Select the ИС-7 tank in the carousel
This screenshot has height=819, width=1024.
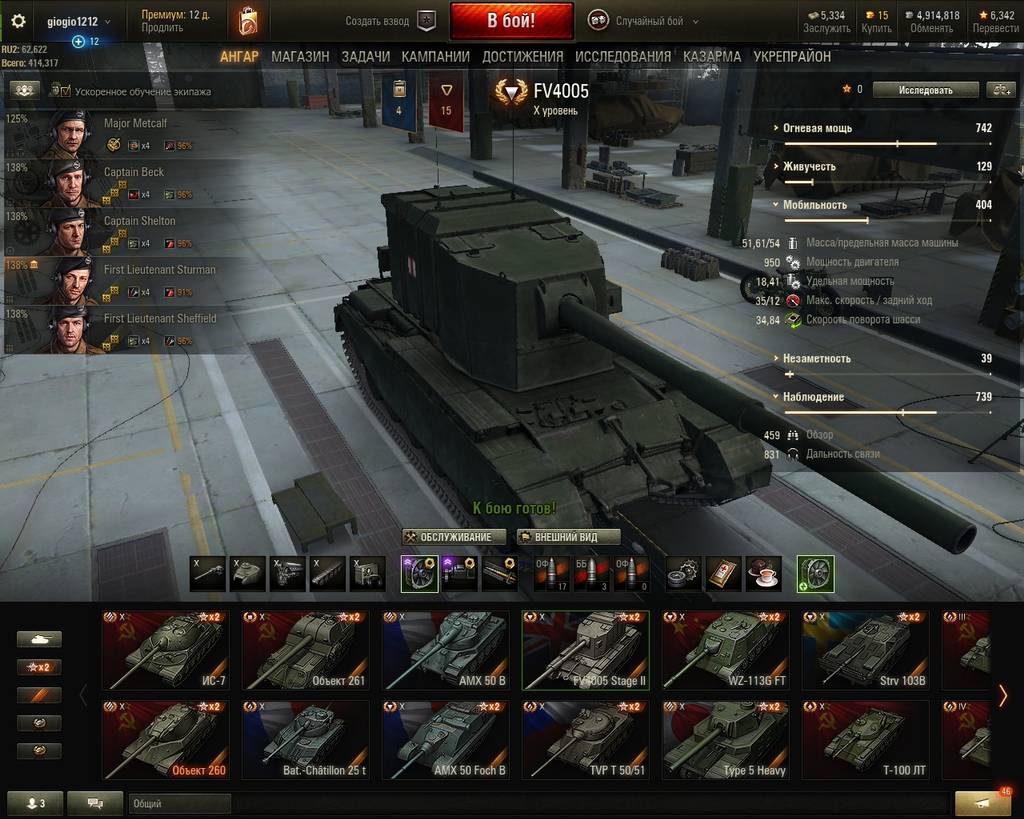(165, 650)
